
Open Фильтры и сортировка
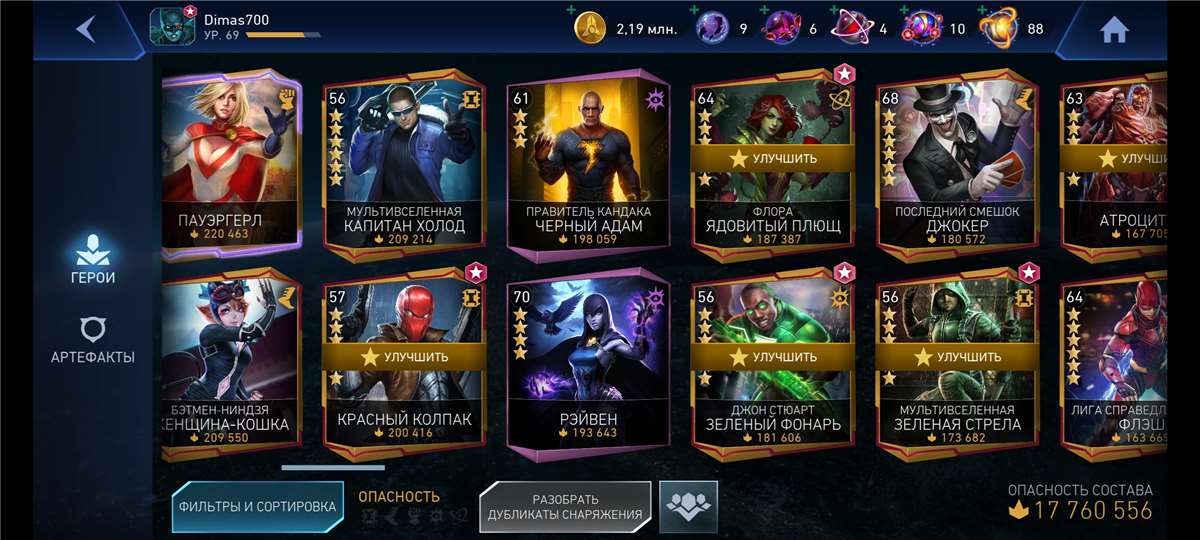pos(257,506)
